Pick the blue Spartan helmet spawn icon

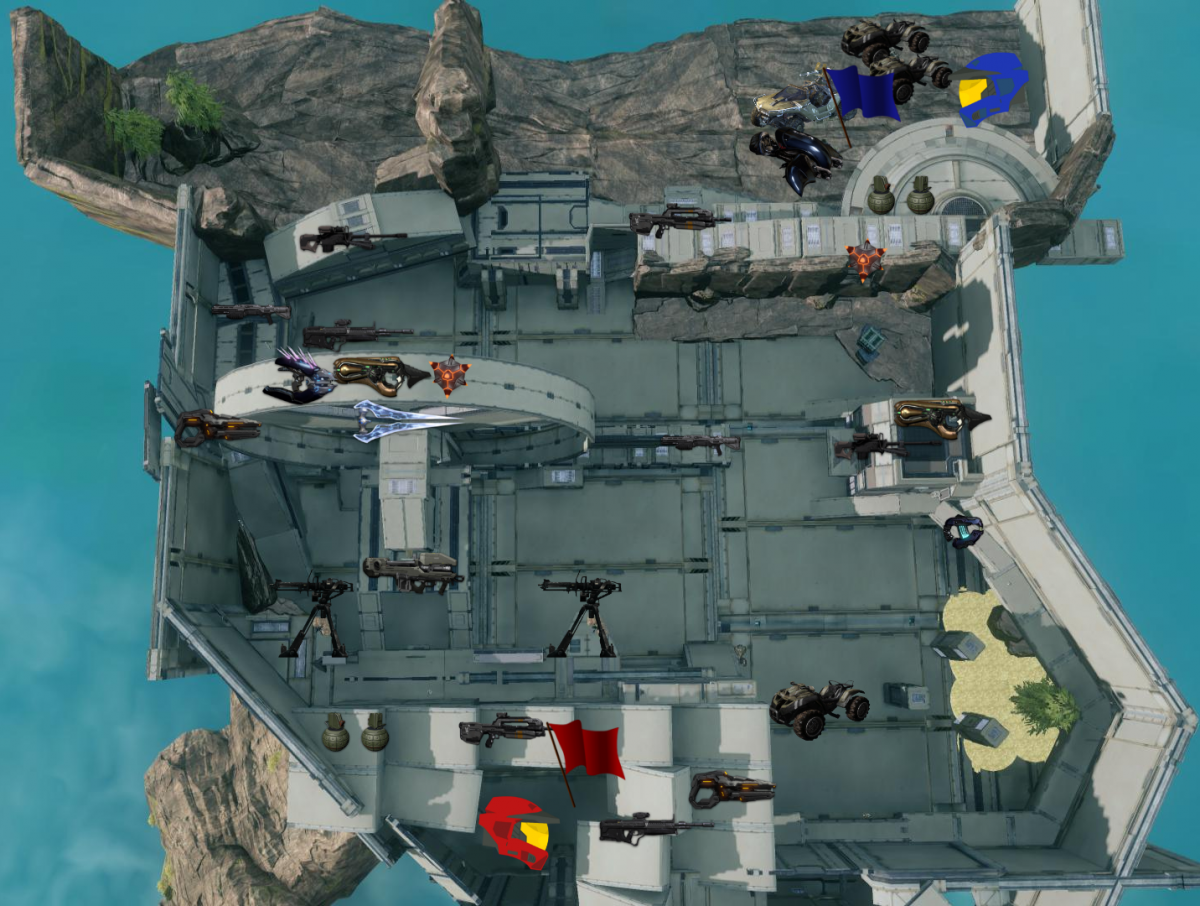[992, 88]
